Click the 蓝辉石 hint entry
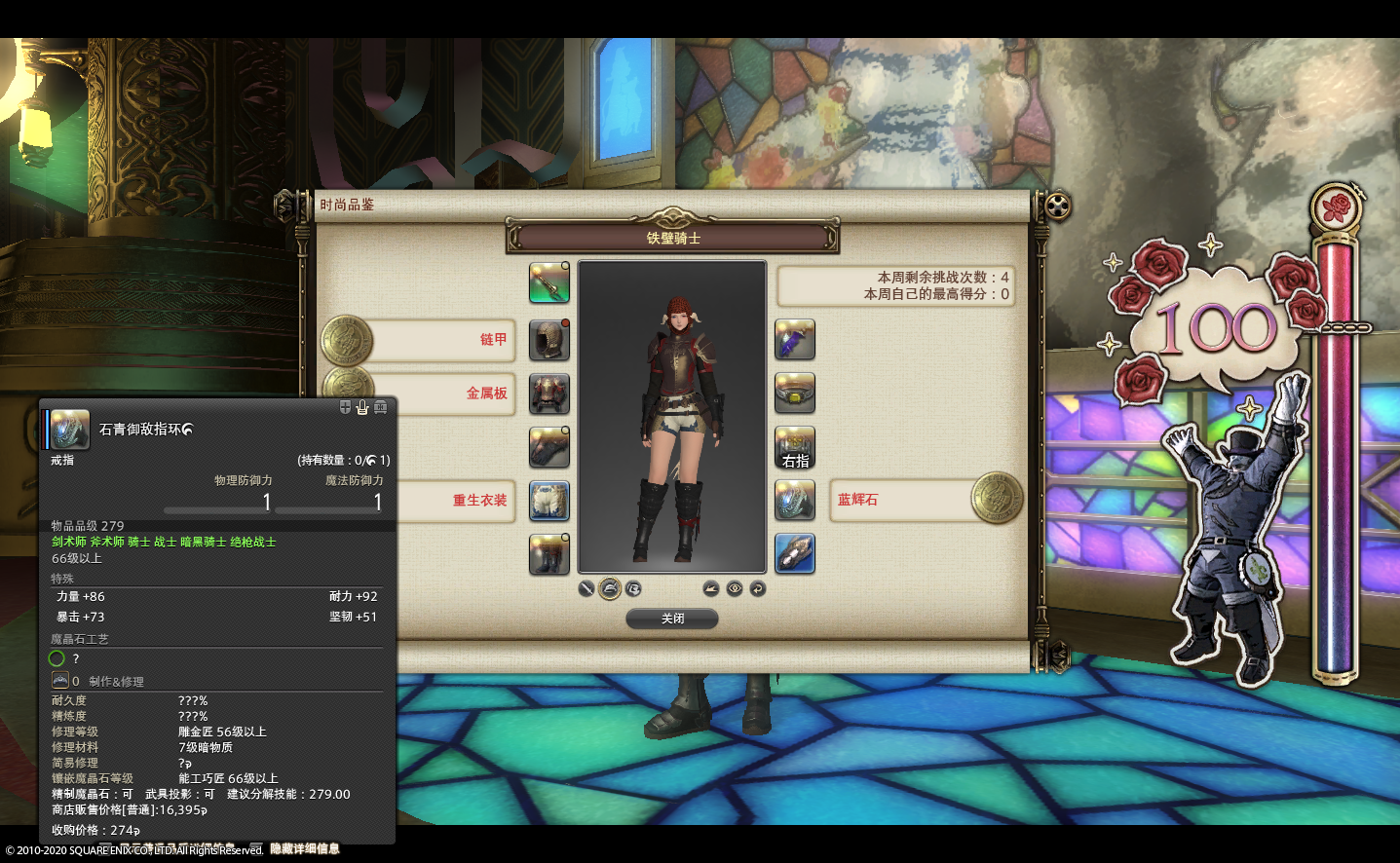Image resolution: width=1400 pixels, height=863 pixels. pyautogui.click(x=901, y=500)
